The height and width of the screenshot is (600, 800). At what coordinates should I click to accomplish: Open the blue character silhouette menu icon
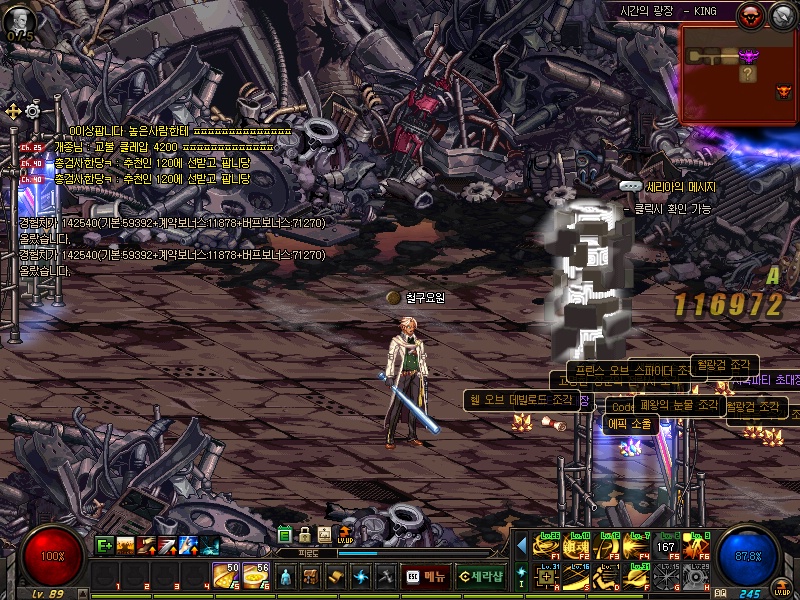286,576
